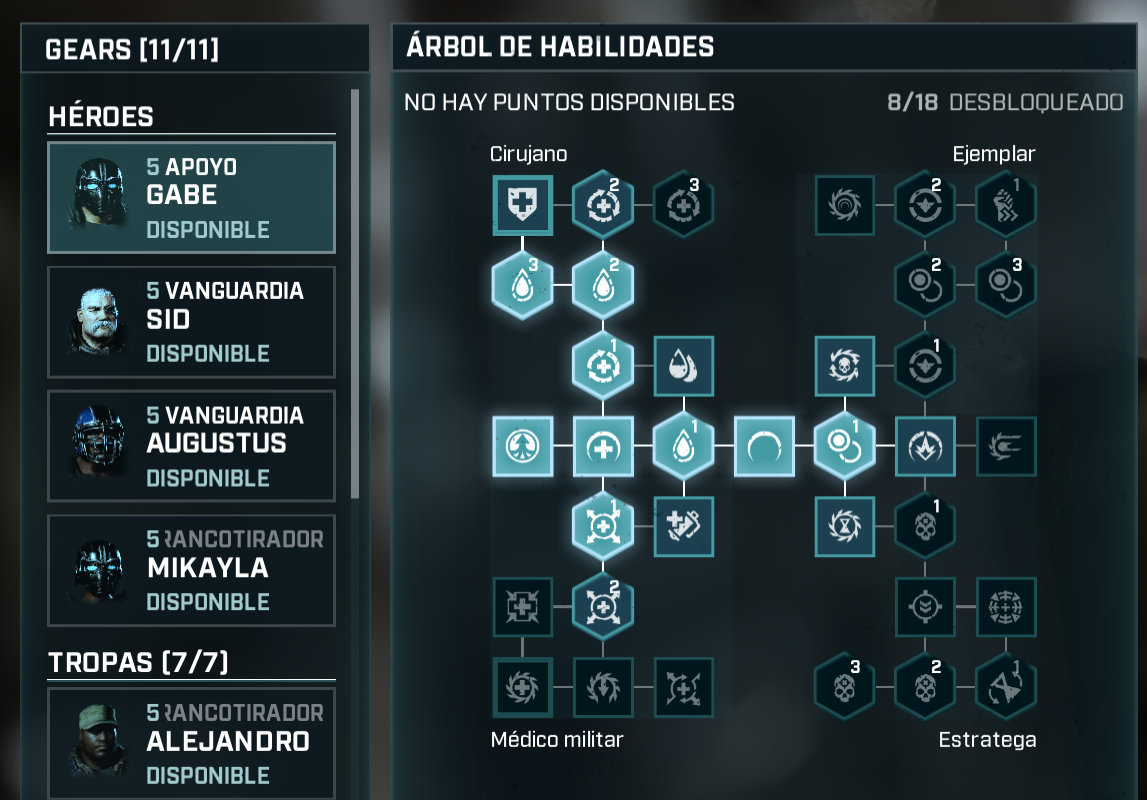Select hero Gabe from the Gears list
Screen dimensions: 1147x800
pyautogui.click(x=191, y=198)
